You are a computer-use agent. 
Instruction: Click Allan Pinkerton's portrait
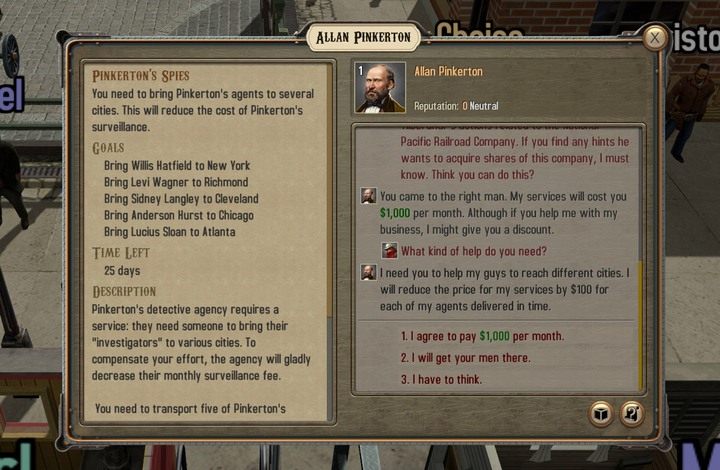[381, 87]
